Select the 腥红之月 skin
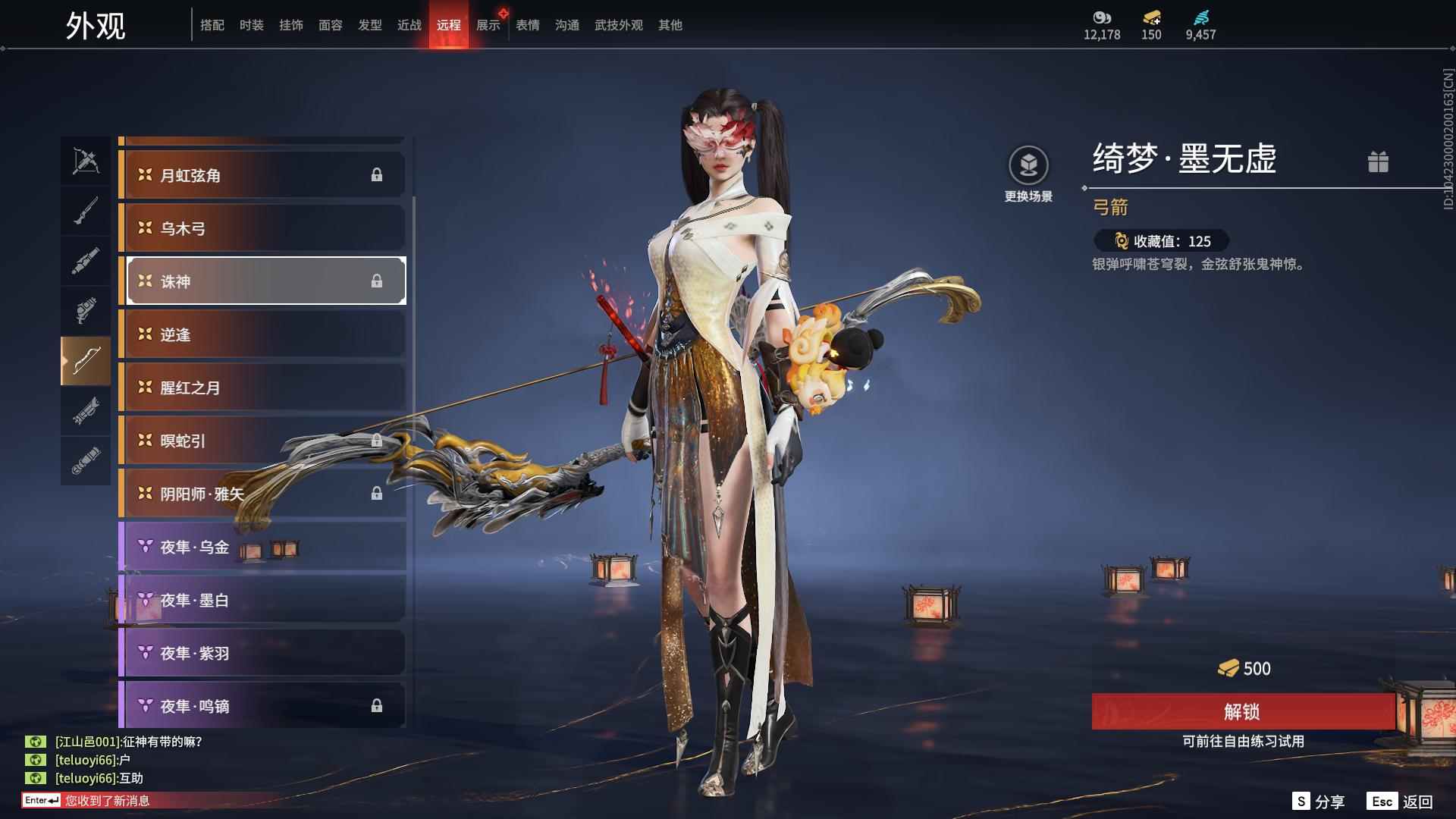 (262, 388)
